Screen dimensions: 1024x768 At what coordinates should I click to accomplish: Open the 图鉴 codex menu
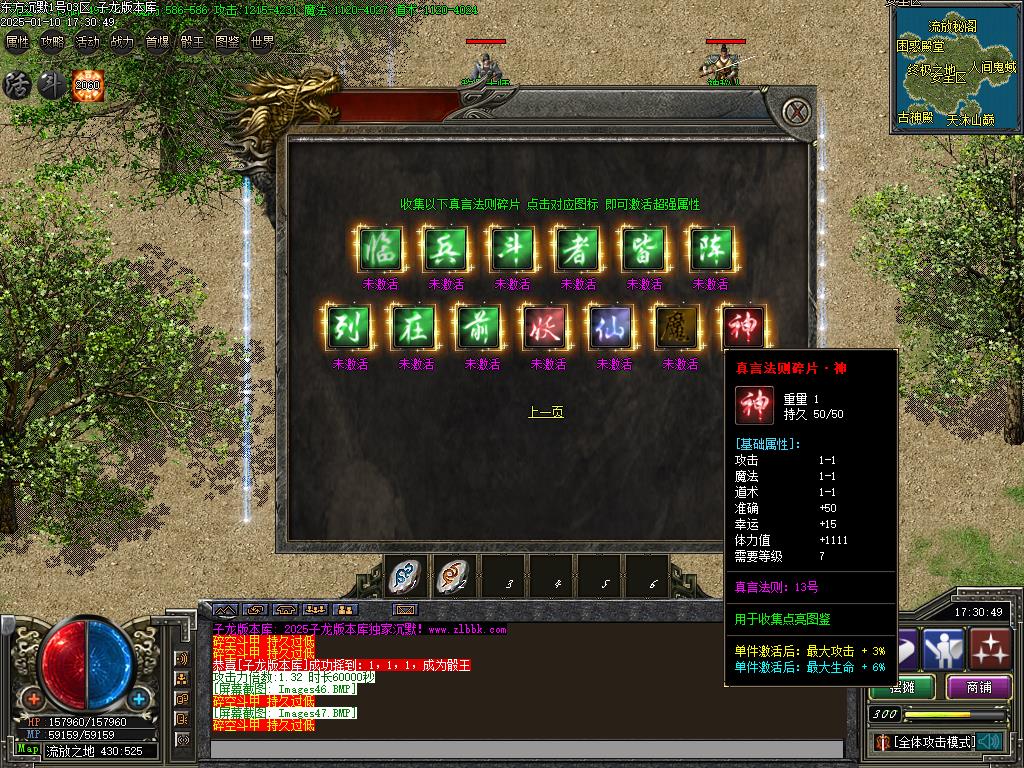pyautogui.click(x=227, y=42)
